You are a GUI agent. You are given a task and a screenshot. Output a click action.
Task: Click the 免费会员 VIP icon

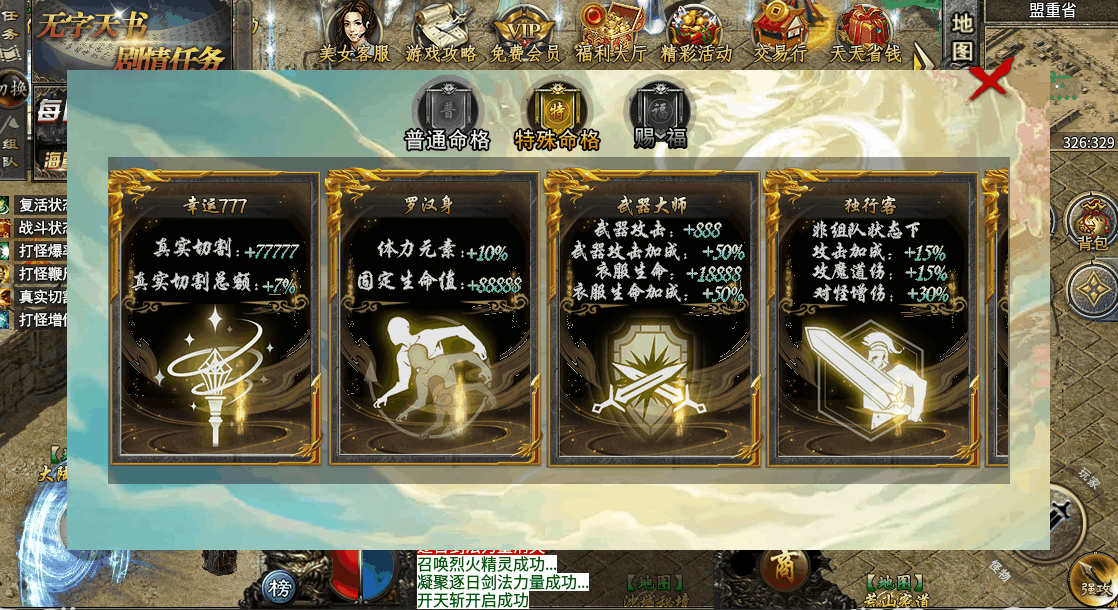point(526,32)
